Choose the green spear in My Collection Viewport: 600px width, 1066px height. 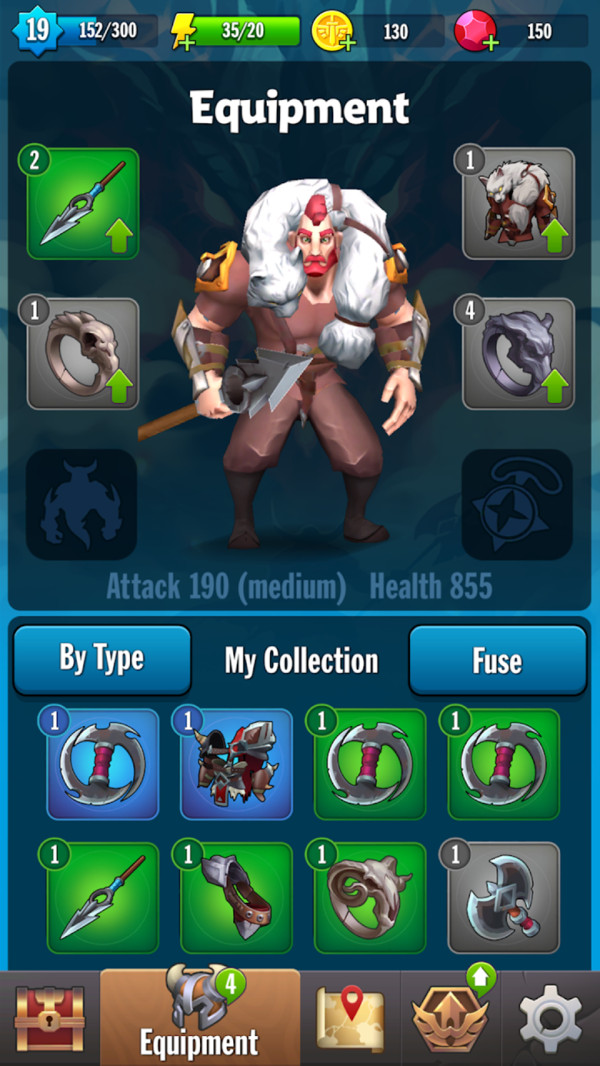(103, 897)
